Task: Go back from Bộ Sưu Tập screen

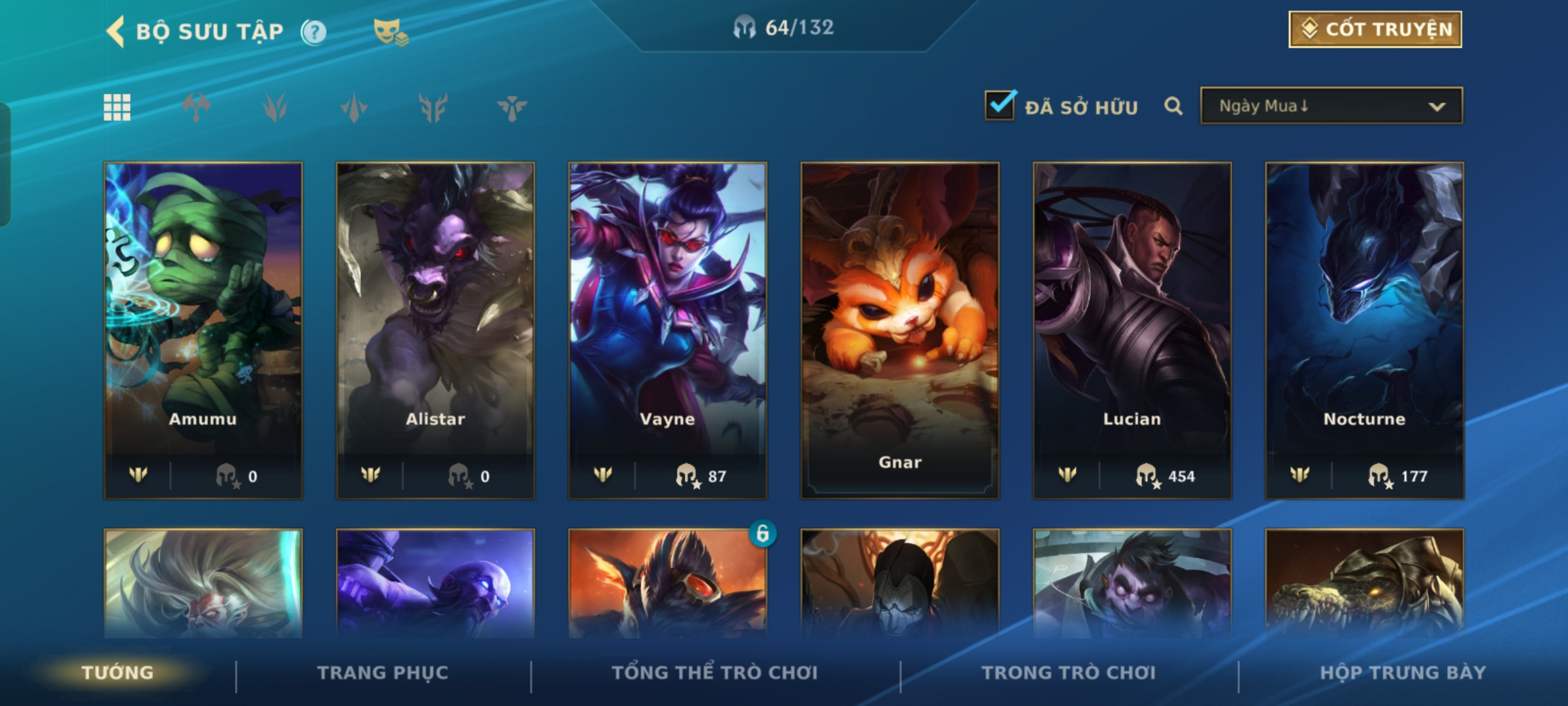Action: 116,31
